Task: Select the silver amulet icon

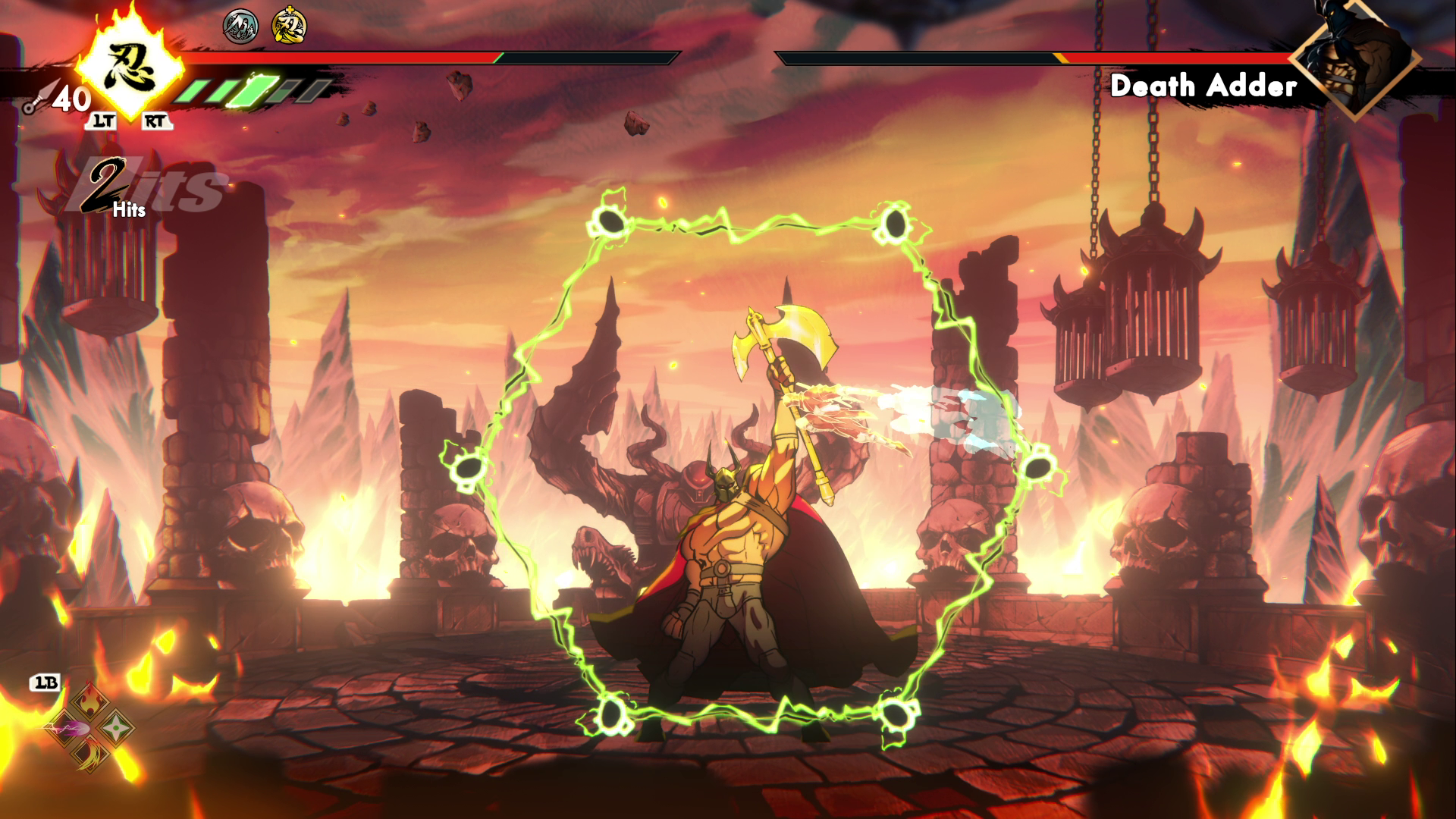Action: pyautogui.click(x=240, y=27)
